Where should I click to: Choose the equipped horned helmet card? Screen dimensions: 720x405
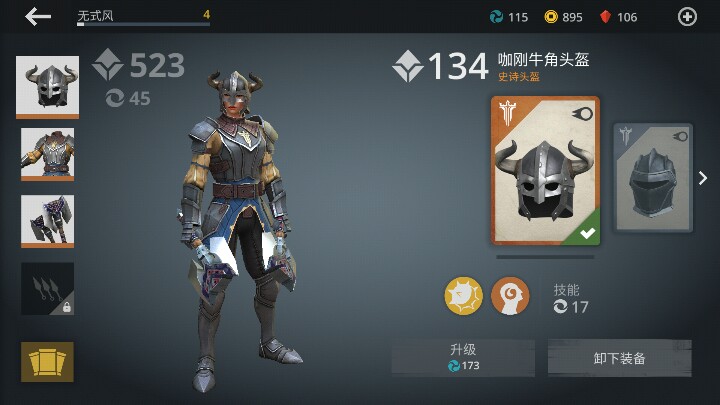pos(545,170)
